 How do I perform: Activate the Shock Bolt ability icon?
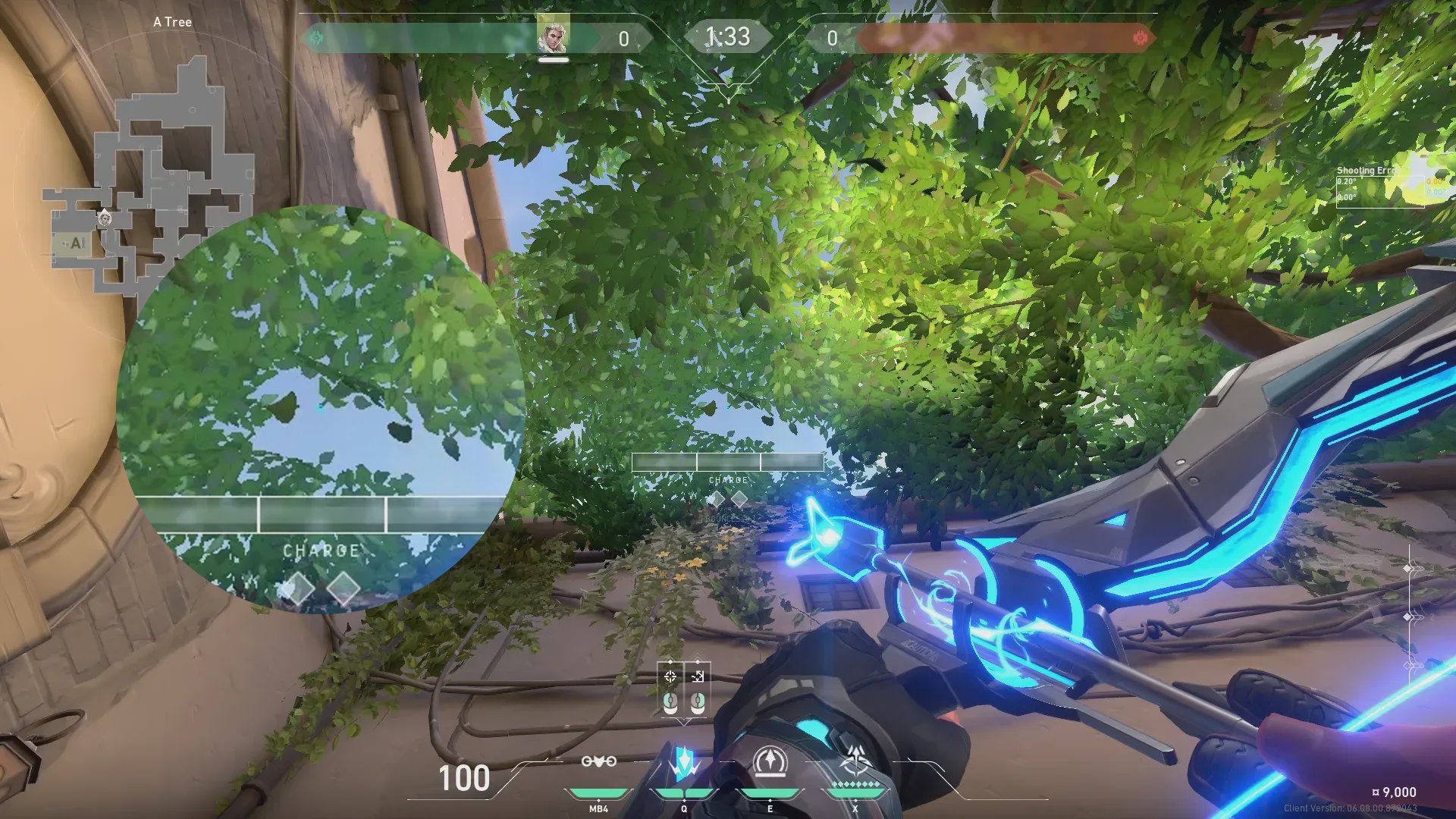pos(684,763)
